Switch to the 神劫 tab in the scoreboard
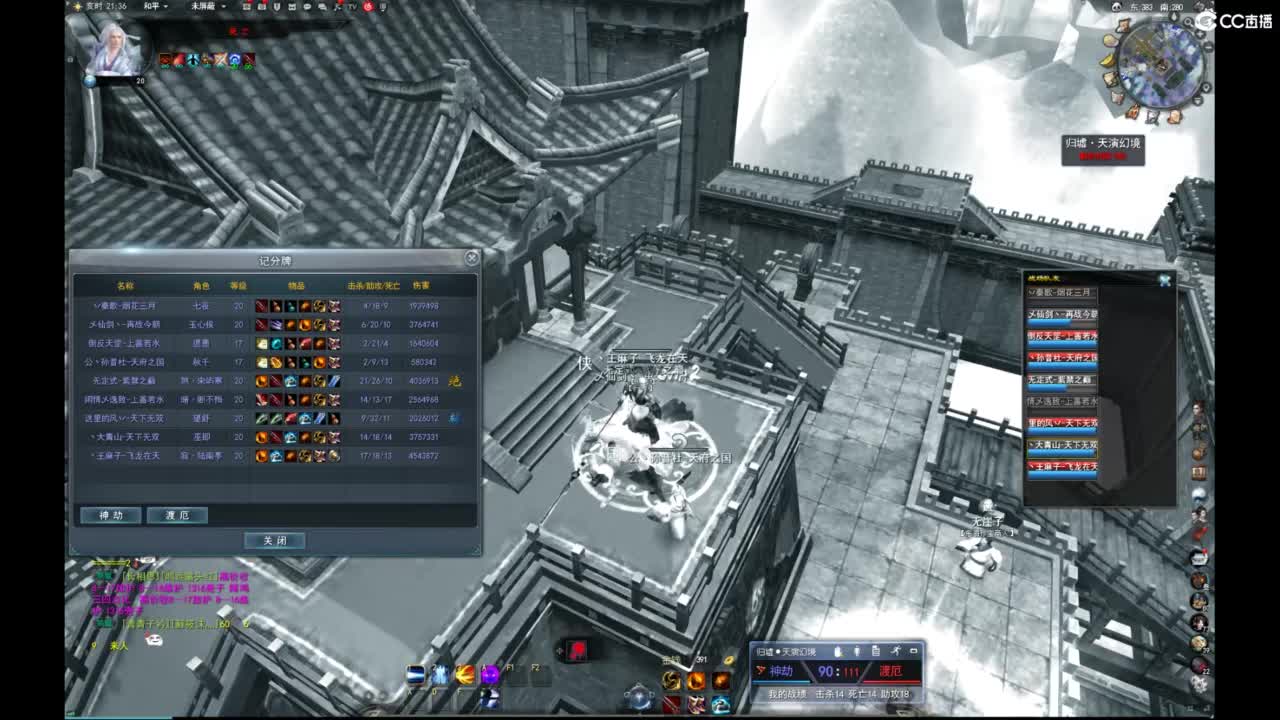The image size is (1280, 720). (110, 515)
